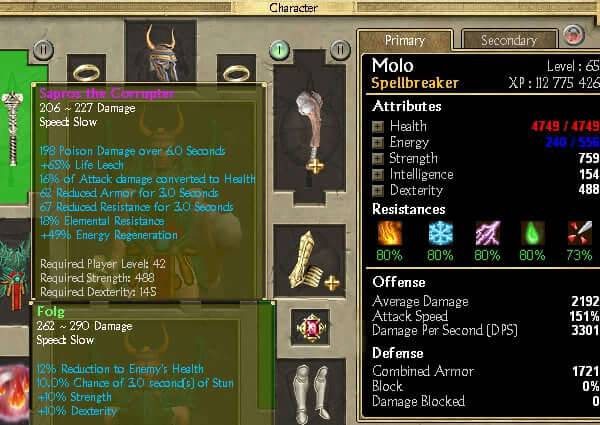Screen dimensions: 600x425
Task: Add a point to Health
Action: pos(378,126)
